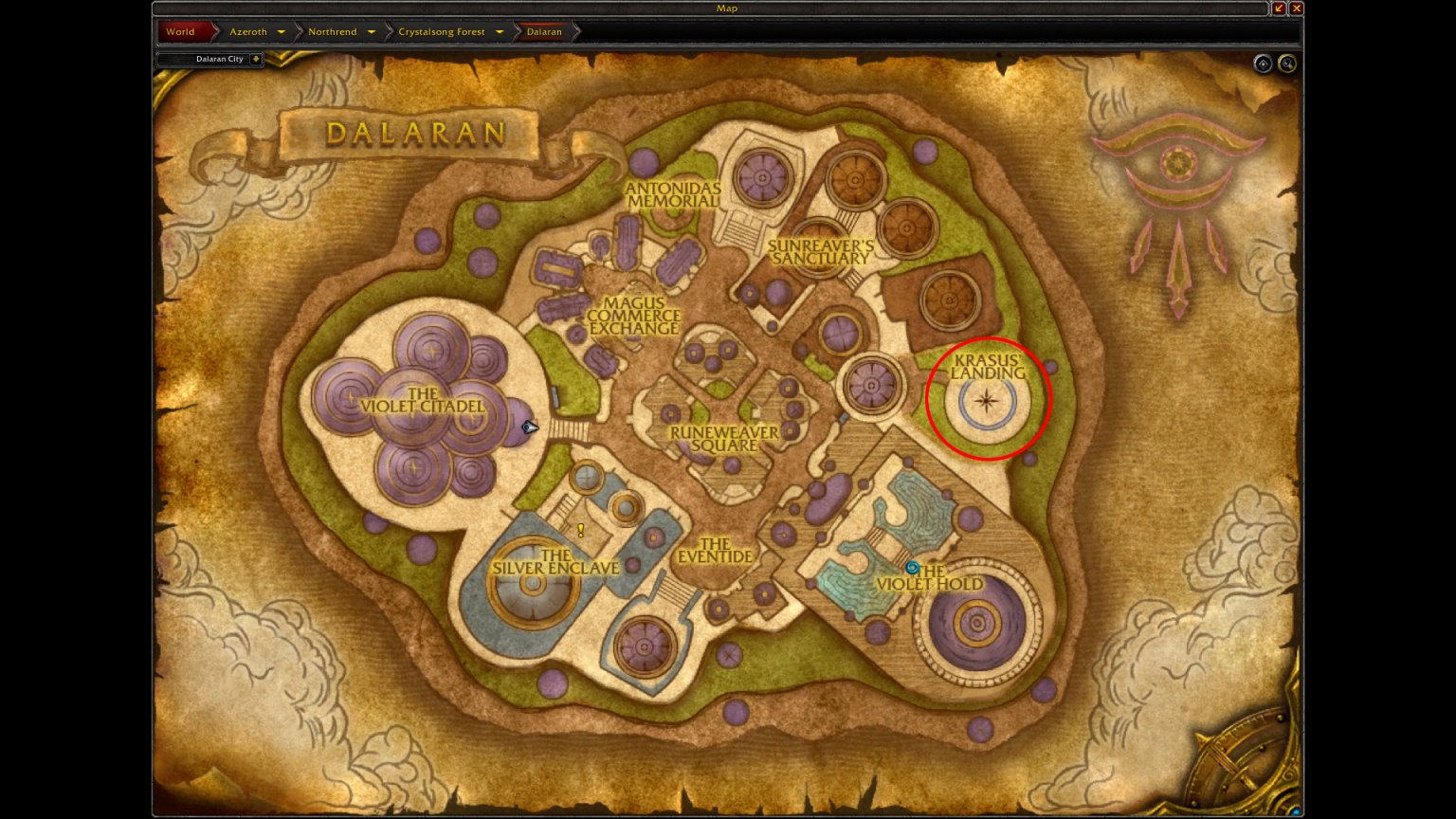
Task: Click the magnifying glass zoom icon
Action: pos(1288,64)
